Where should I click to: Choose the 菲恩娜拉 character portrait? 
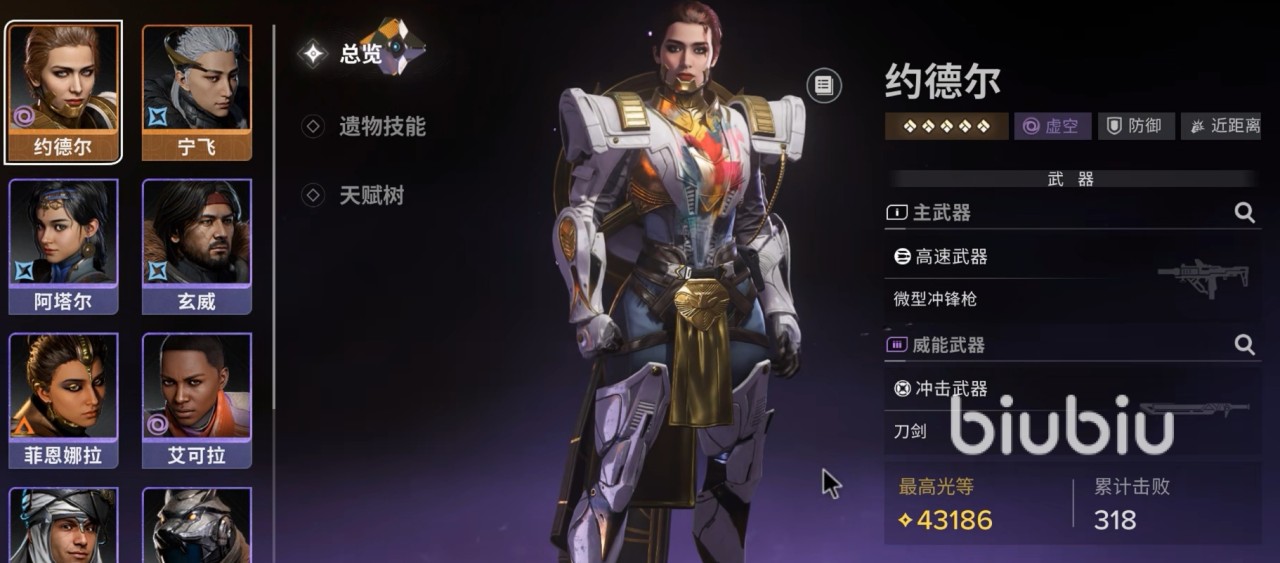(x=63, y=400)
